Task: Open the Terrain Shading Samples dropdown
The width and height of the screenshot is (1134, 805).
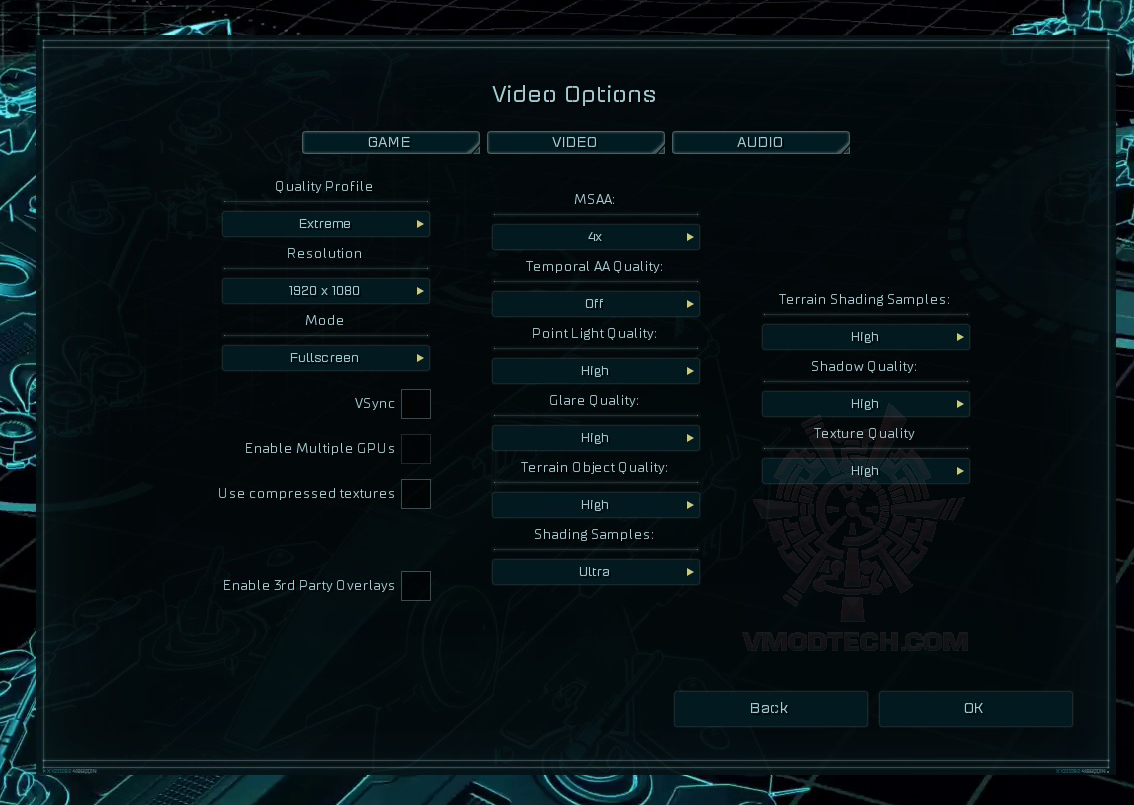Action: coord(866,337)
